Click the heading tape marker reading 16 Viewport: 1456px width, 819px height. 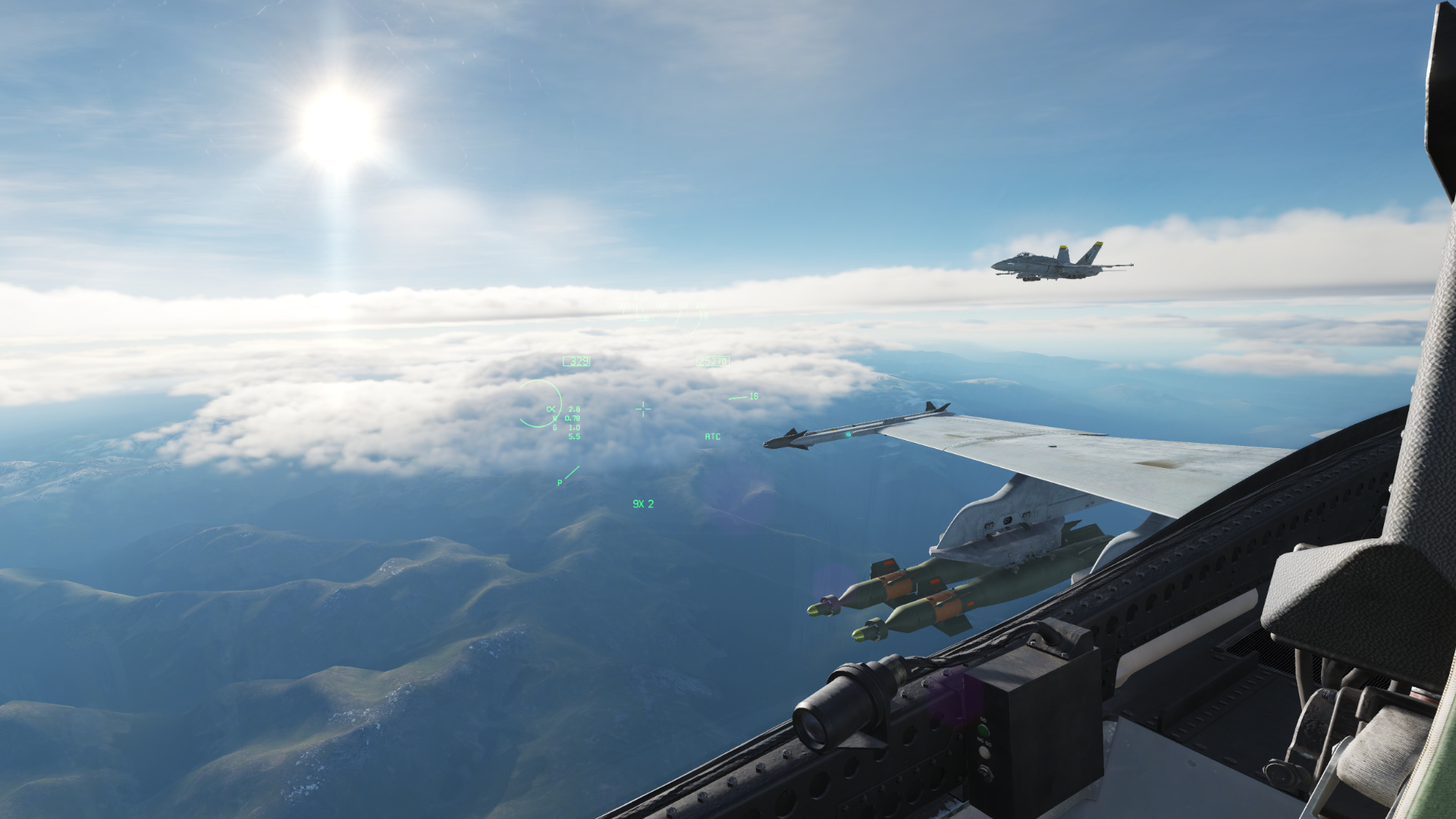tap(754, 396)
